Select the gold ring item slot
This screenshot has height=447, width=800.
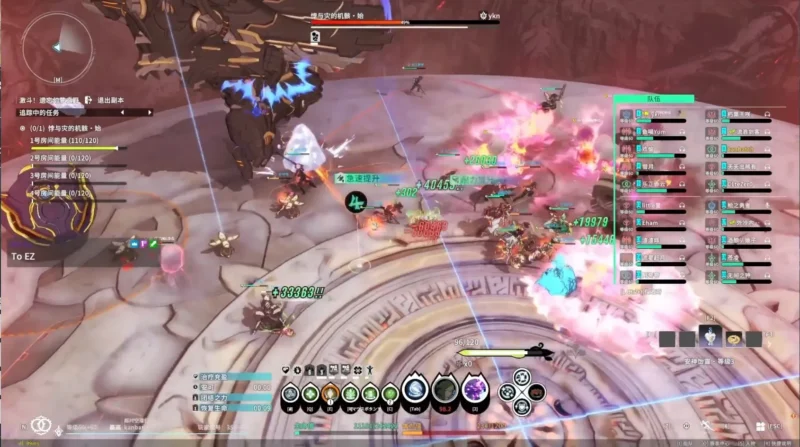coord(732,338)
